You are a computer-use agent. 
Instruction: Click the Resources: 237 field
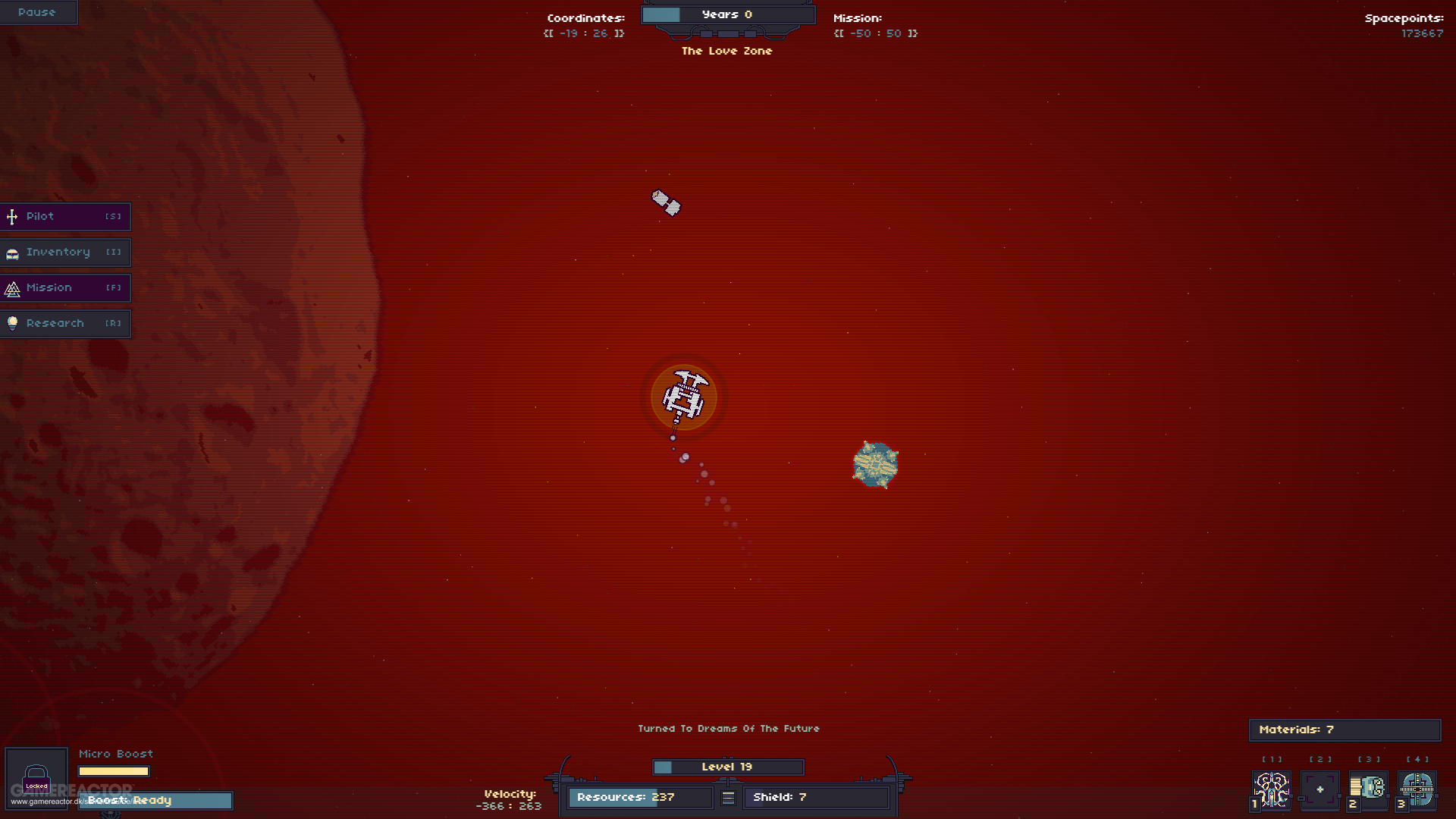point(639,797)
